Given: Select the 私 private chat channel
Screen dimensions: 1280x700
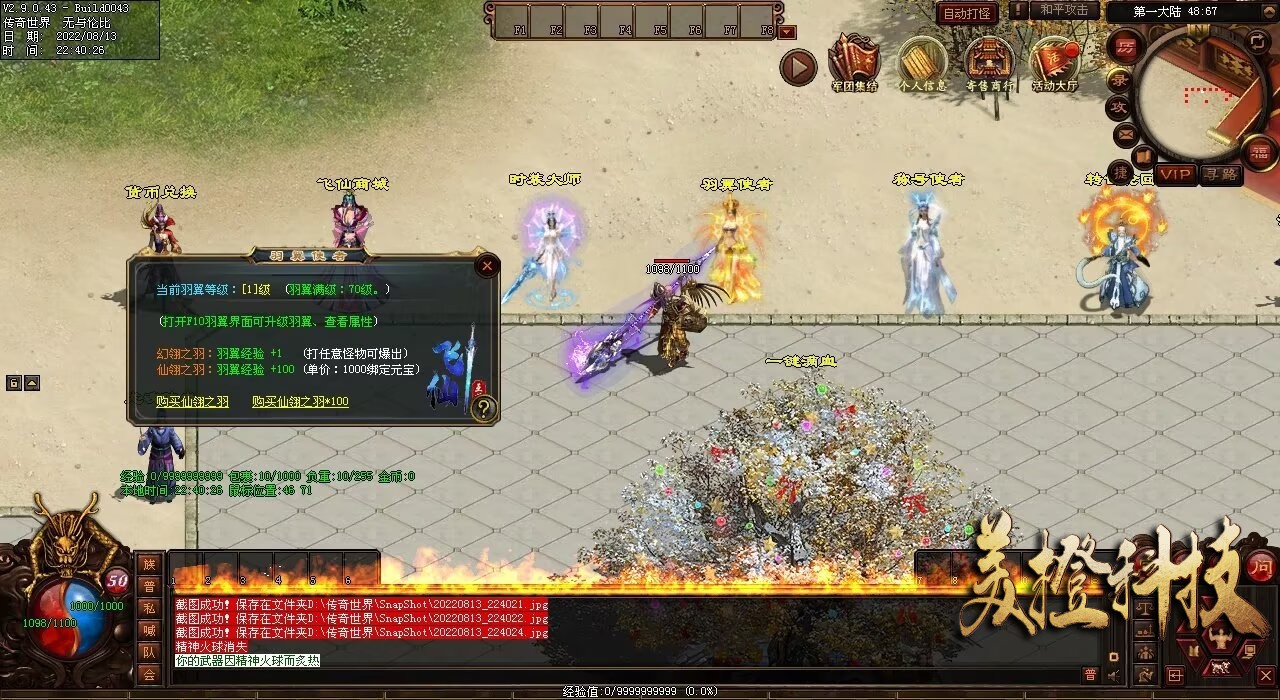Looking at the screenshot, I should (149, 608).
